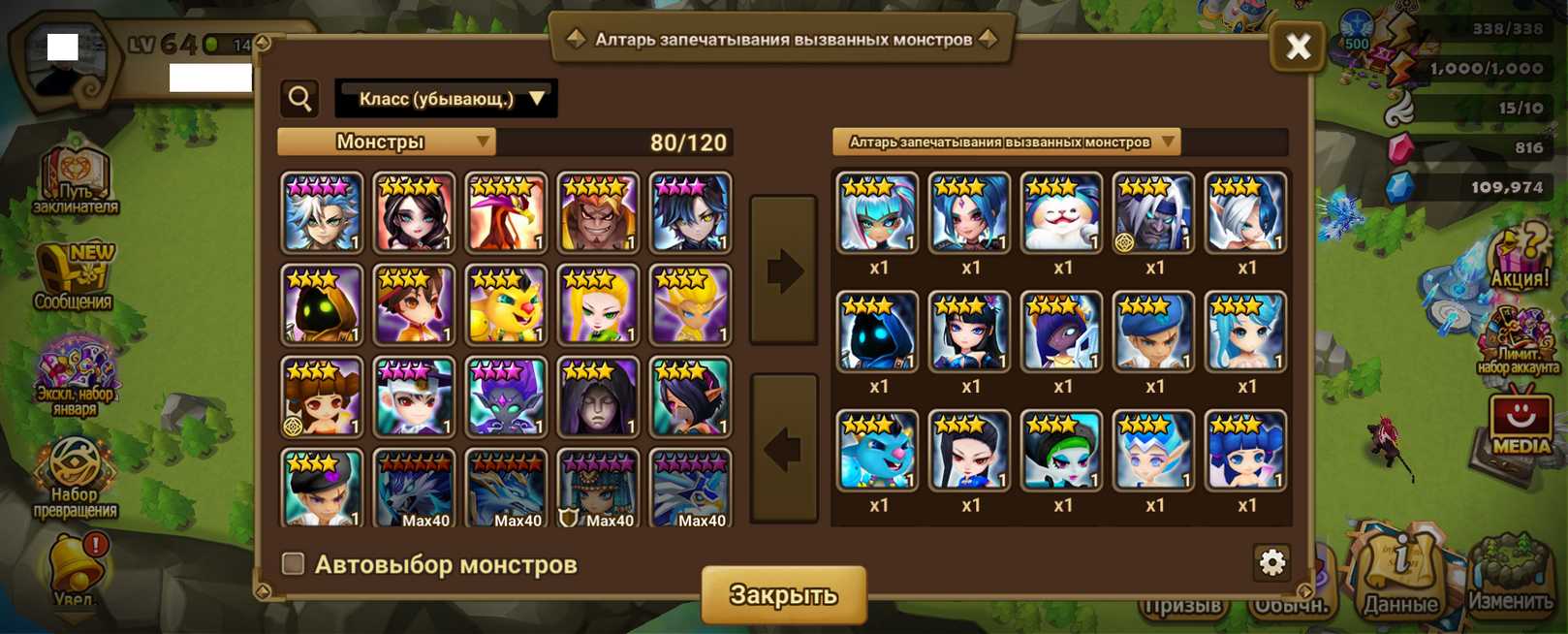Toggle the Автовыбор монстров checkbox
The width and height of the screenshot is (1568, 634).
pyautogui.click(x=293, y=563)
